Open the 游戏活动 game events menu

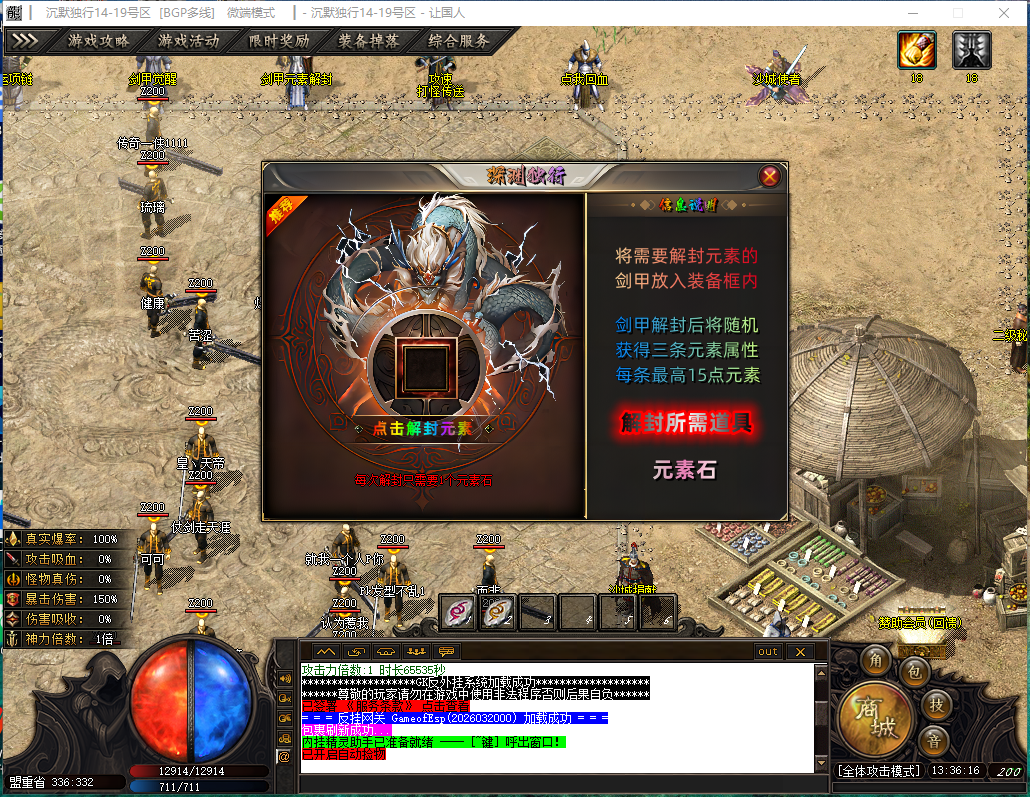188,41
